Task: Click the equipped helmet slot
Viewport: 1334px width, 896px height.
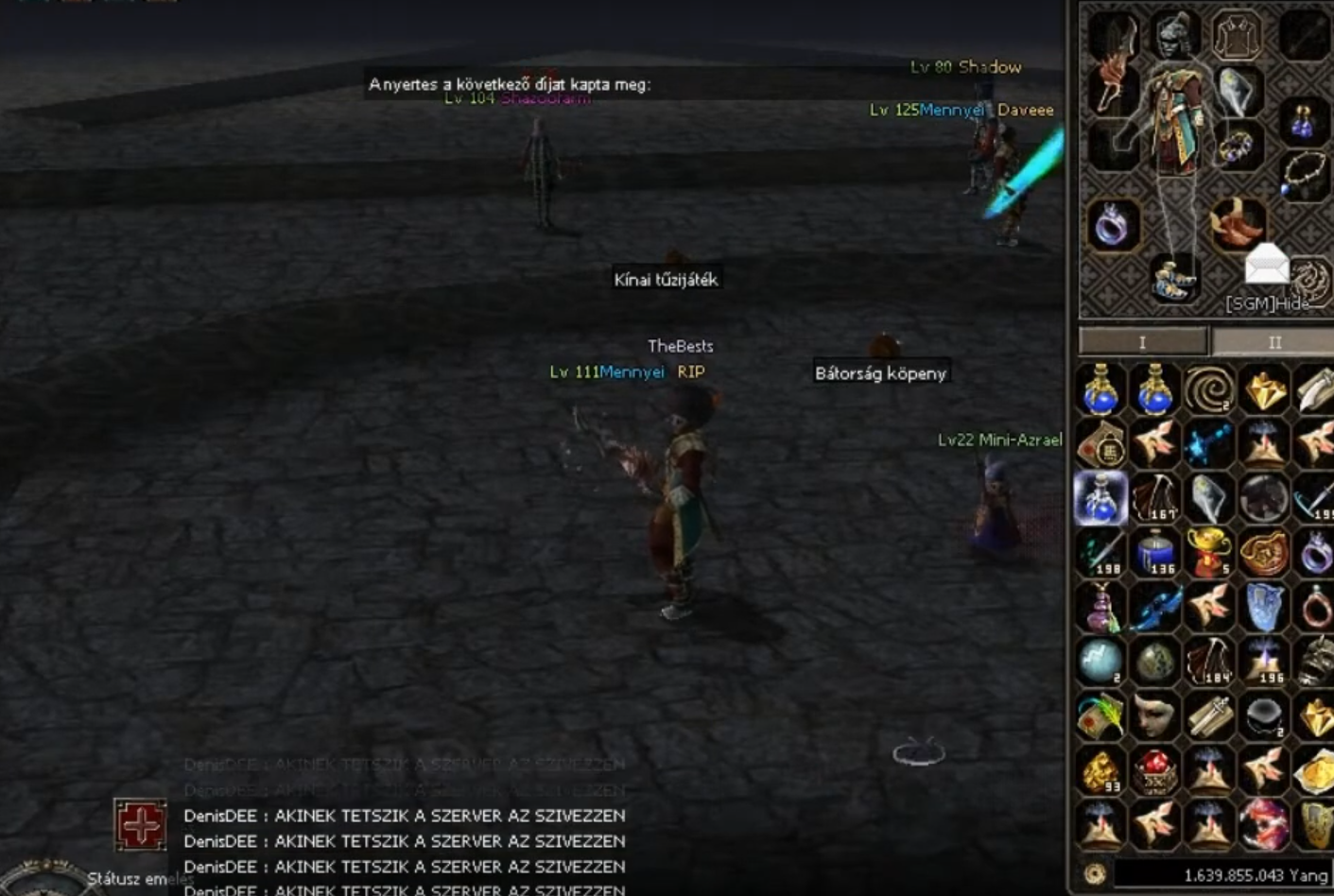Action: (x=1174, y=35)
